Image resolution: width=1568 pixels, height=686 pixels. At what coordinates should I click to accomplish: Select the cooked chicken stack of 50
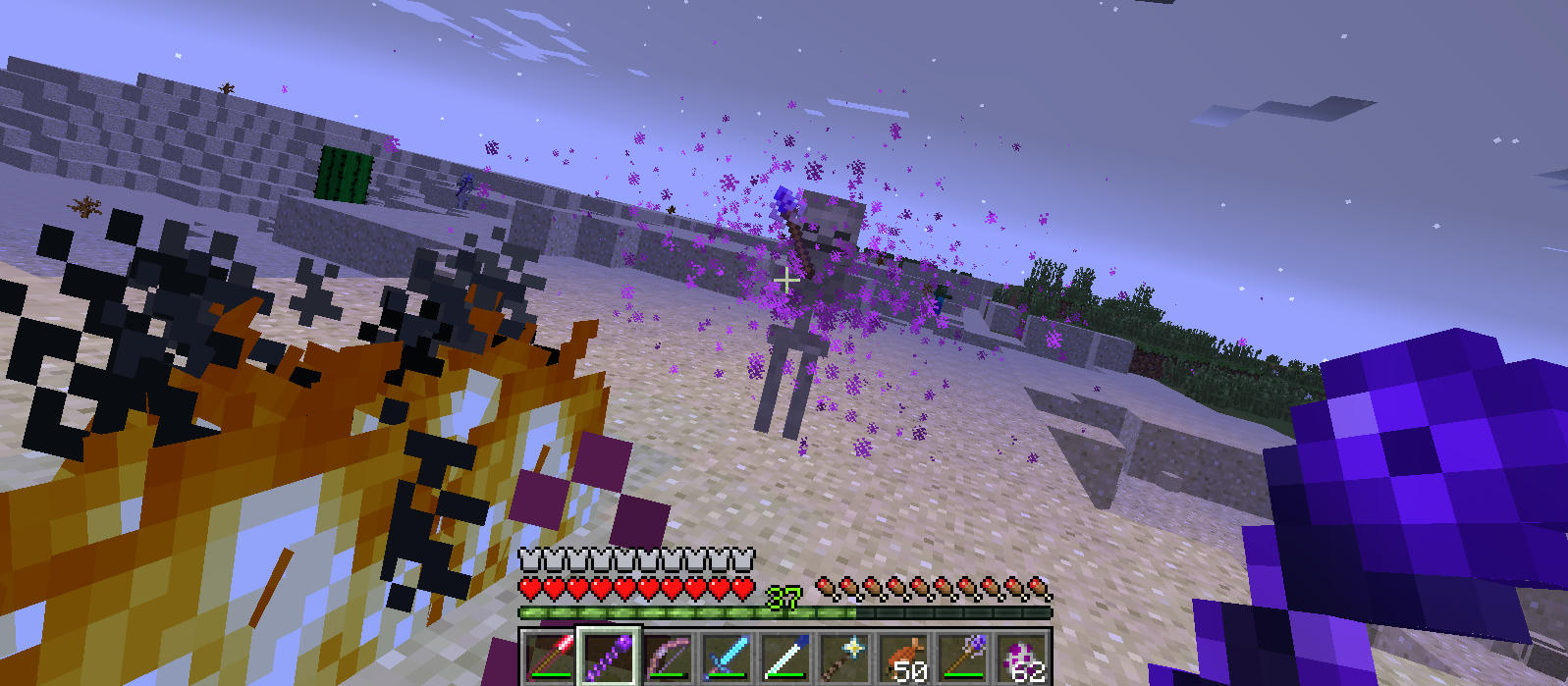click(x=904, y=657)
